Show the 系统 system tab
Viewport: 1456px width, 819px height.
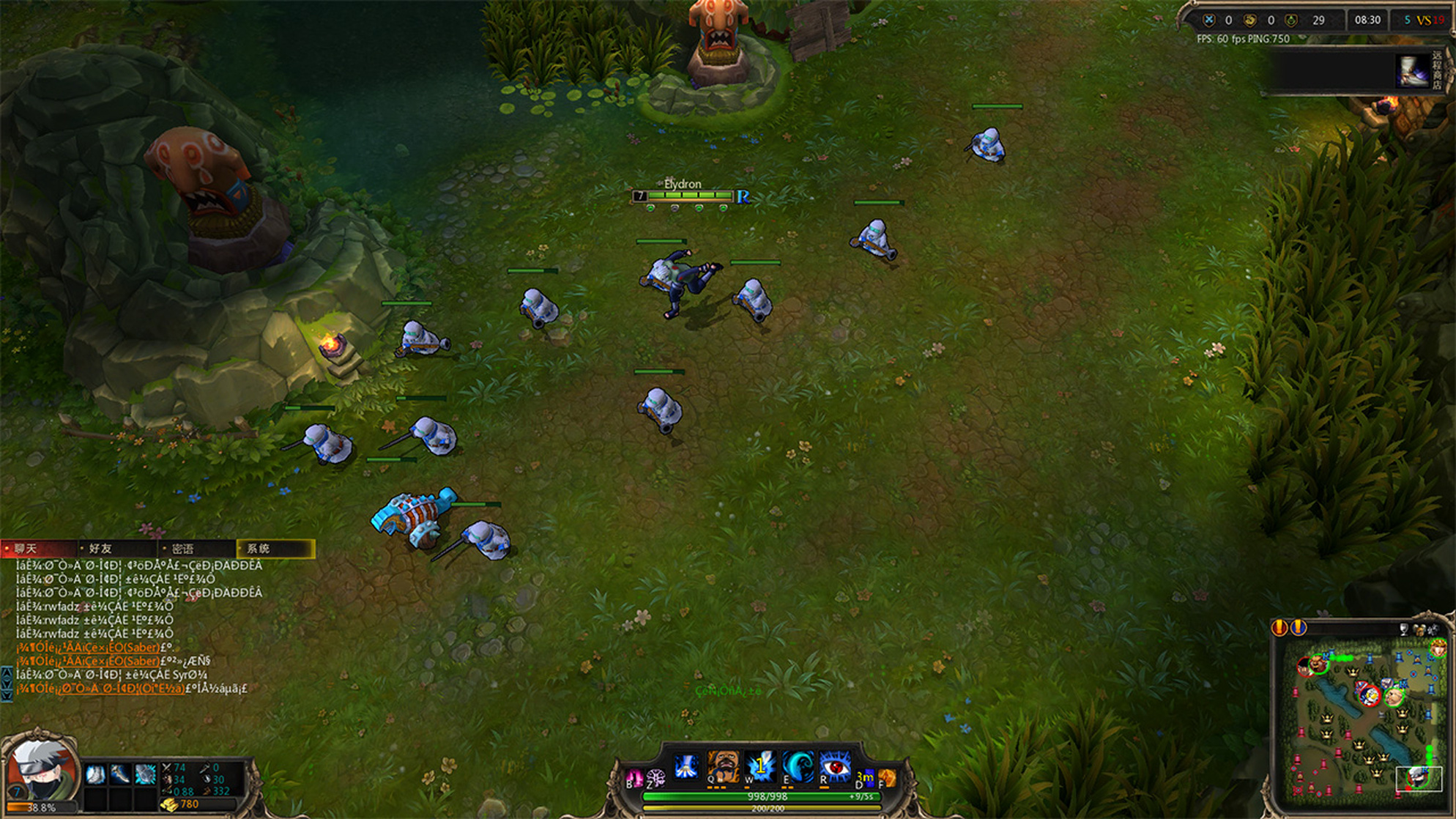275,549
